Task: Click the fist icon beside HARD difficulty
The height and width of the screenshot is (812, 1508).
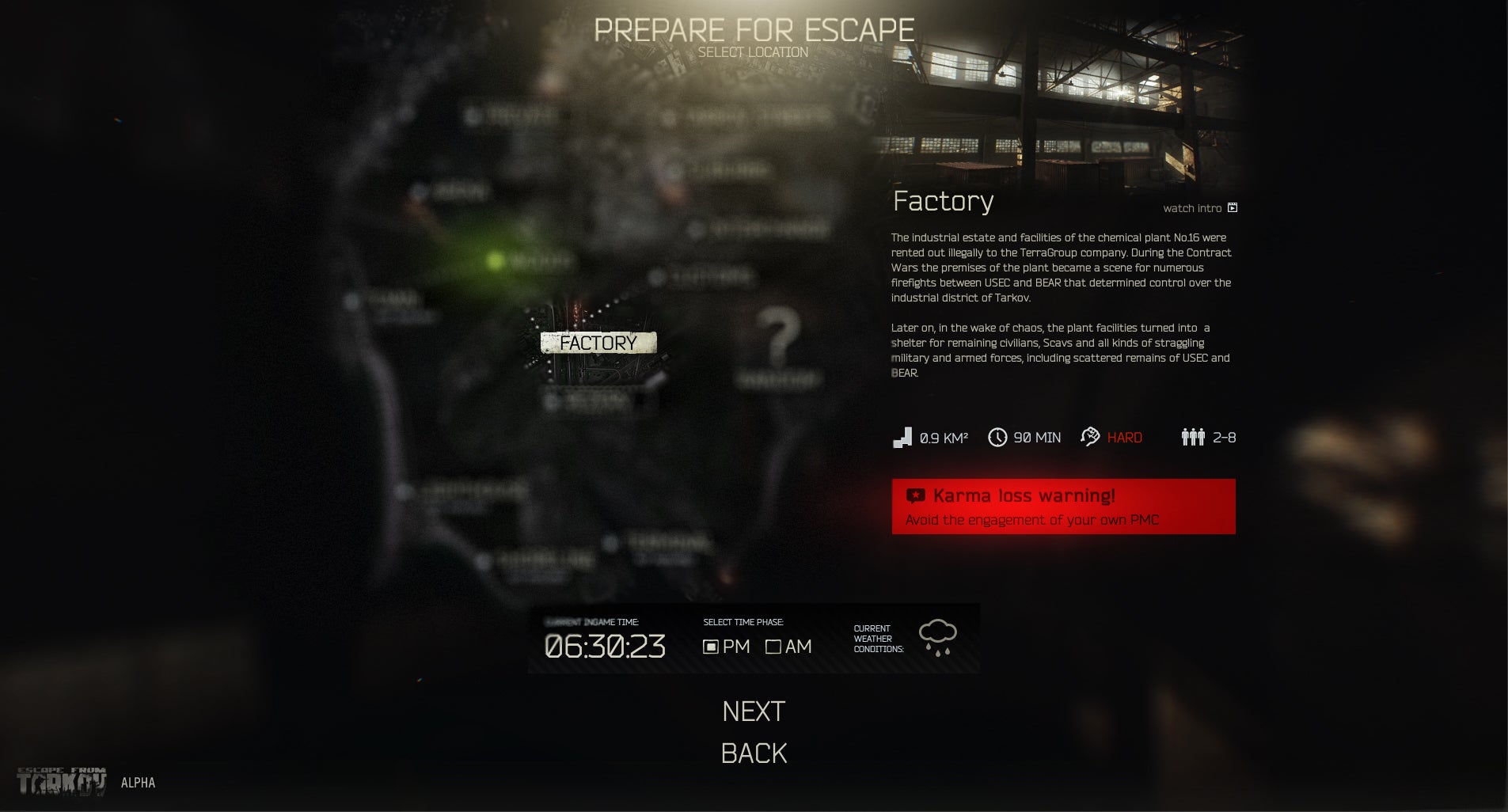Action: pyautogui.click(x=1091, y=435)
